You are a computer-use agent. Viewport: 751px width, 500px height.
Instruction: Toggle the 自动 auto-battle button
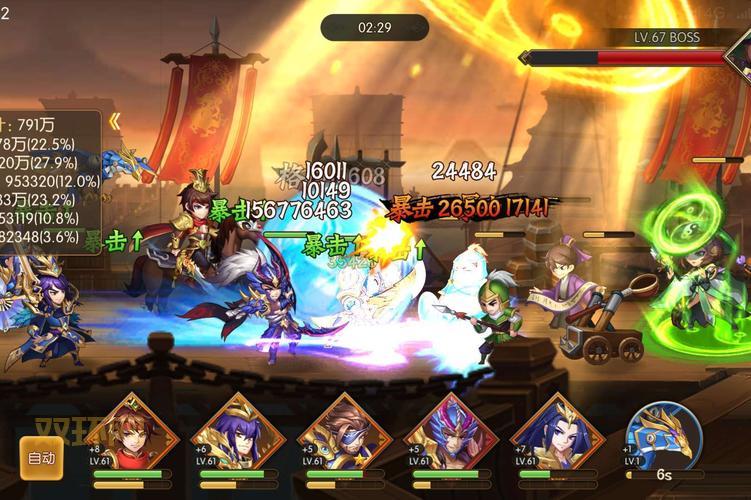(41, 459)
